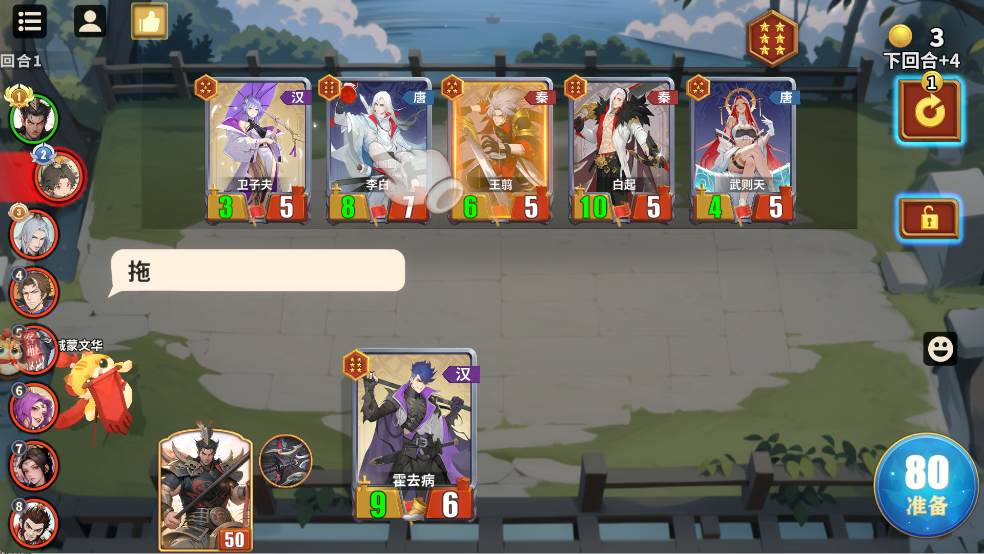Image resolution: width=984 pixels, height=554 pixels.
Task: Activate the round hero skill icon
Action: click(285, 460)
